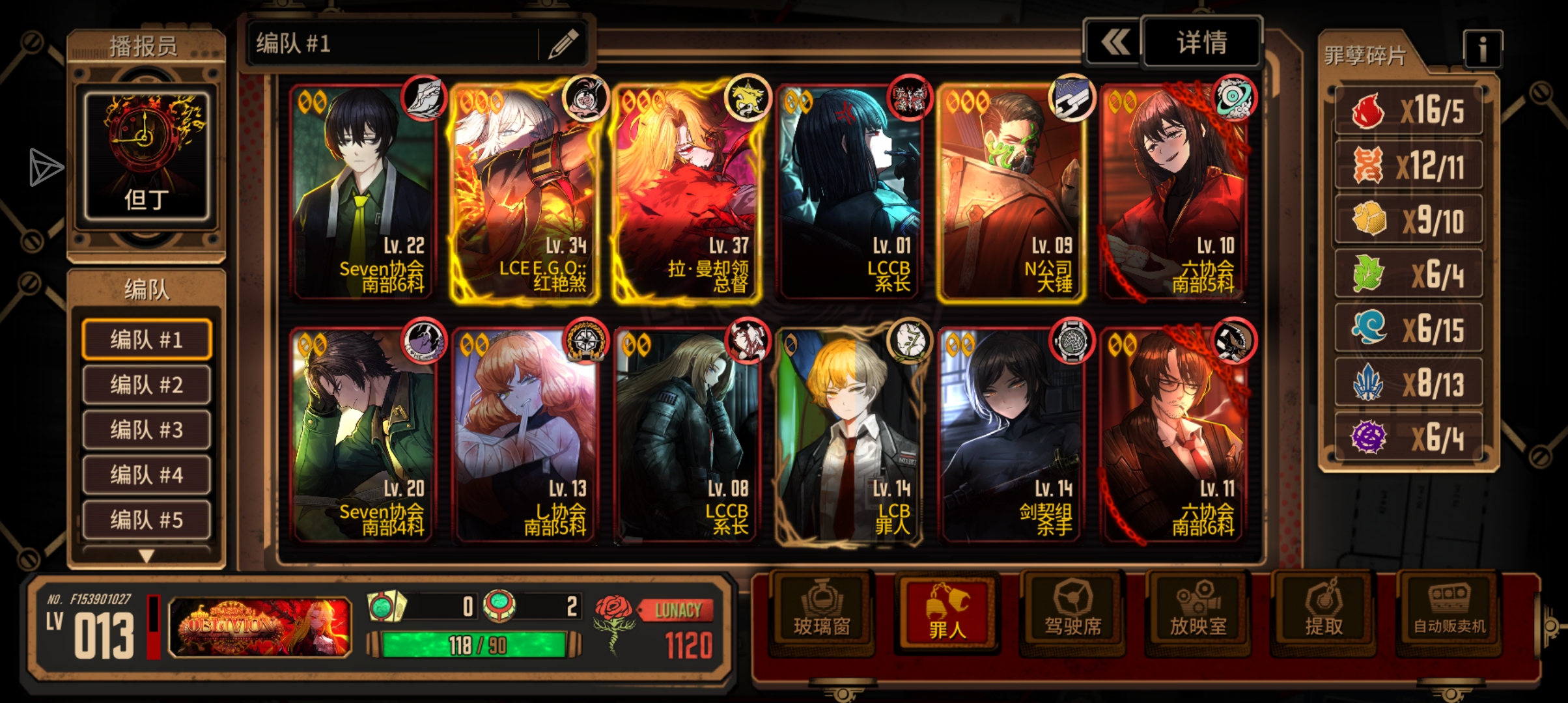
Task: Select 编队 #2 team tab
Action: point(147,385)
